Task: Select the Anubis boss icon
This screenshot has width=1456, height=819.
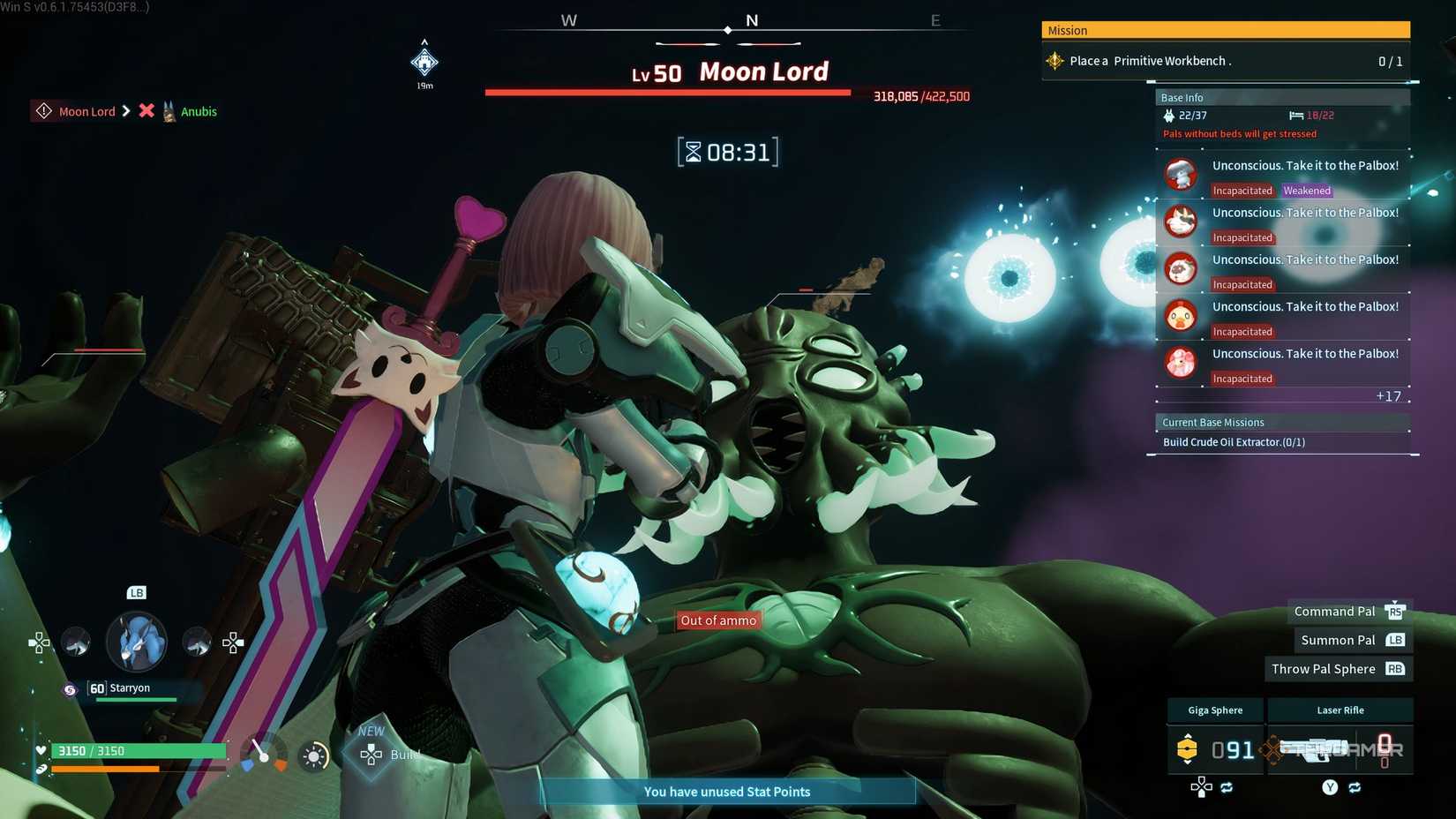Action: tap(169, 111)
